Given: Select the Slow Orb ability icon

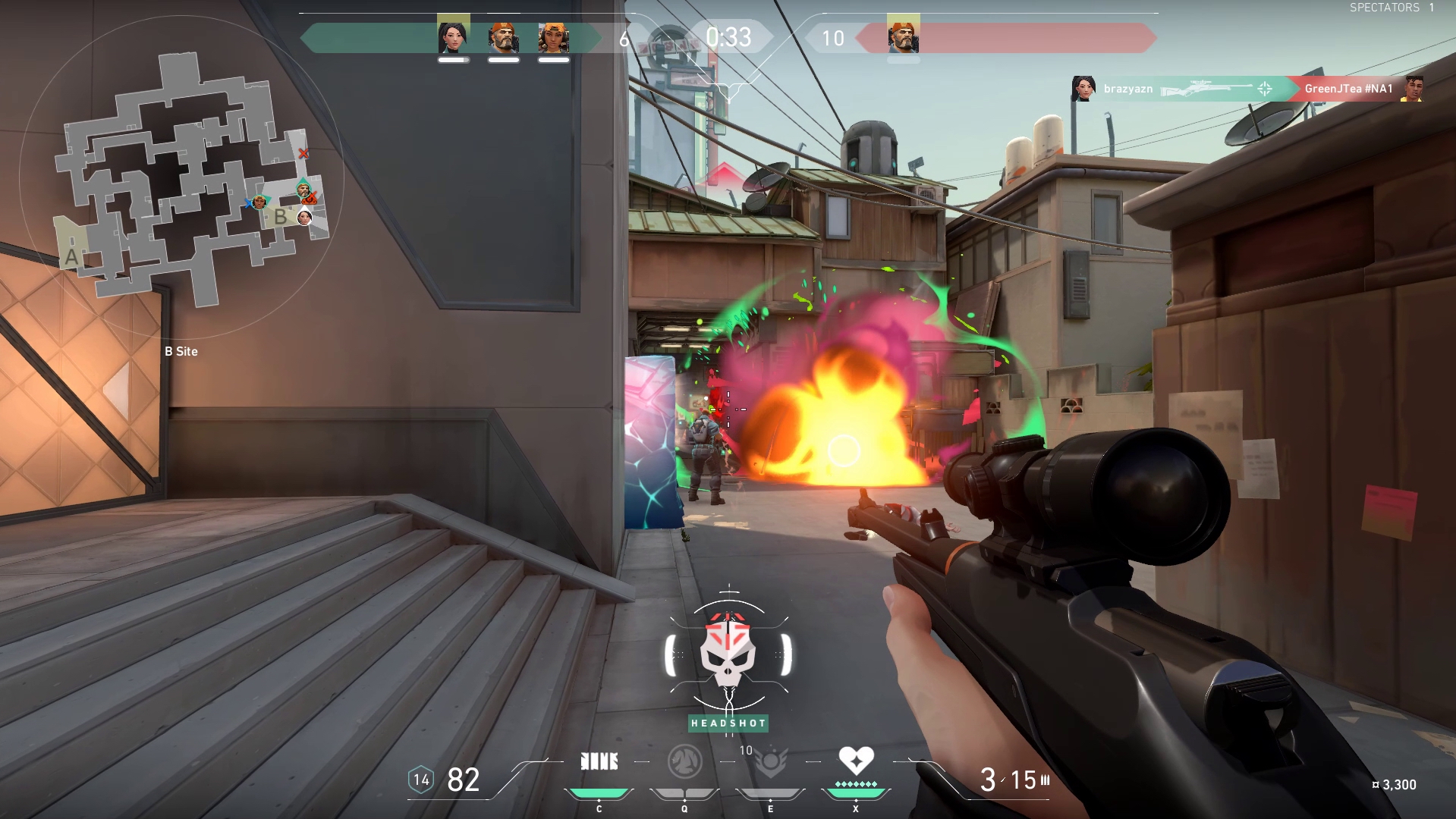Looking at the screenshot, I should click(x=684, y=761).
